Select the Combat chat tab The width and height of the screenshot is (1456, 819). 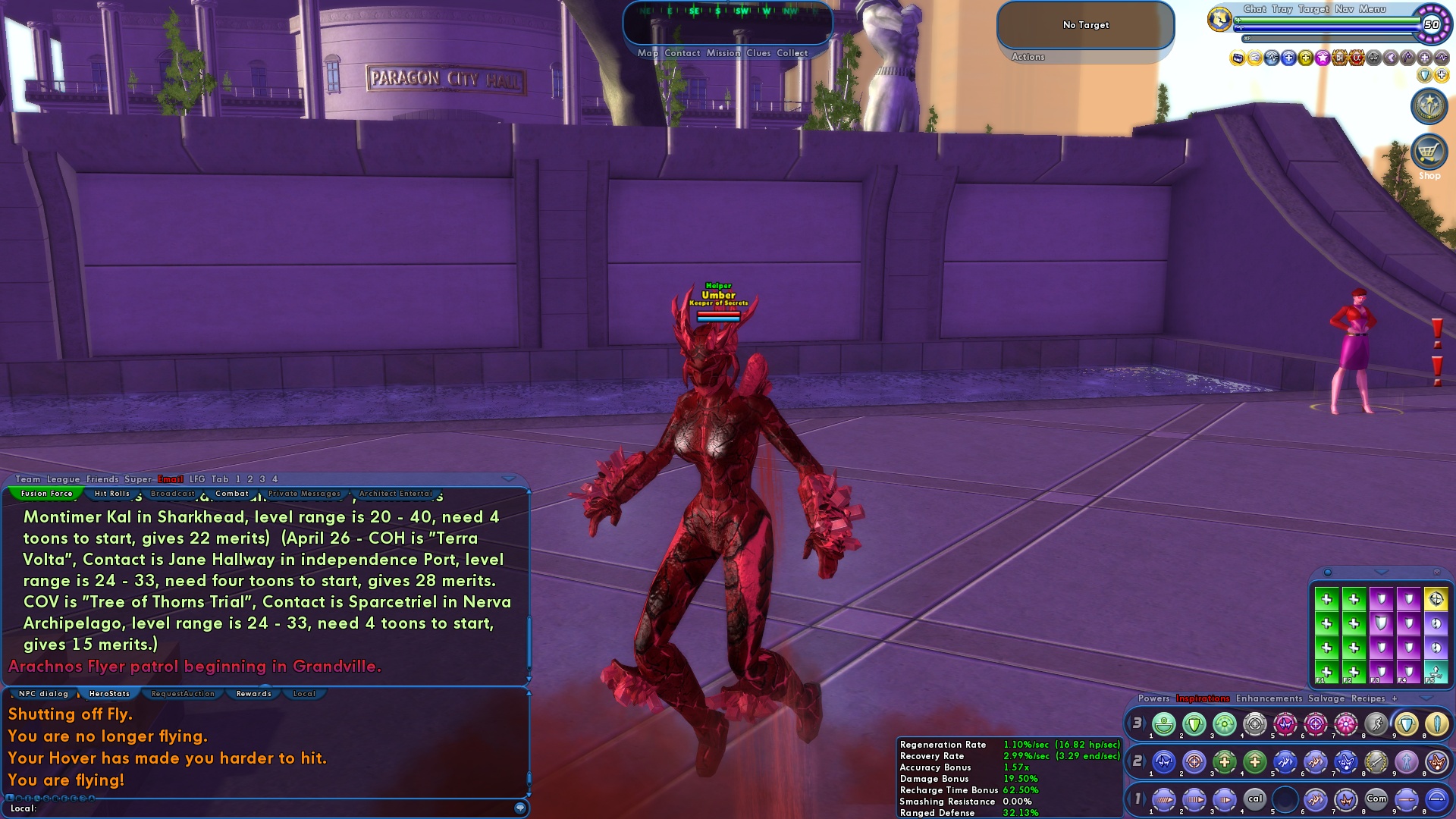(x=232, y=493)
